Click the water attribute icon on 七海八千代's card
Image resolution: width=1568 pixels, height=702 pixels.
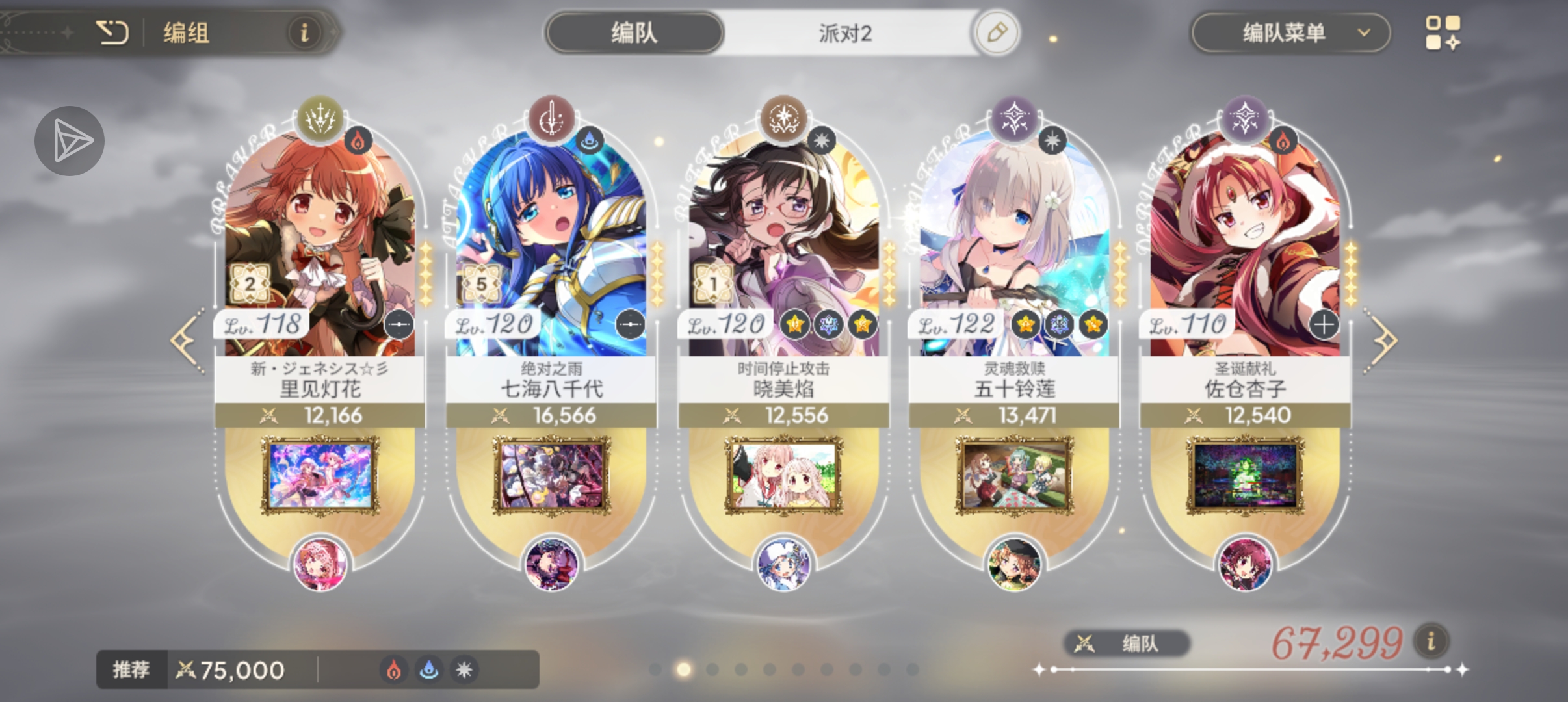[590, 138]
